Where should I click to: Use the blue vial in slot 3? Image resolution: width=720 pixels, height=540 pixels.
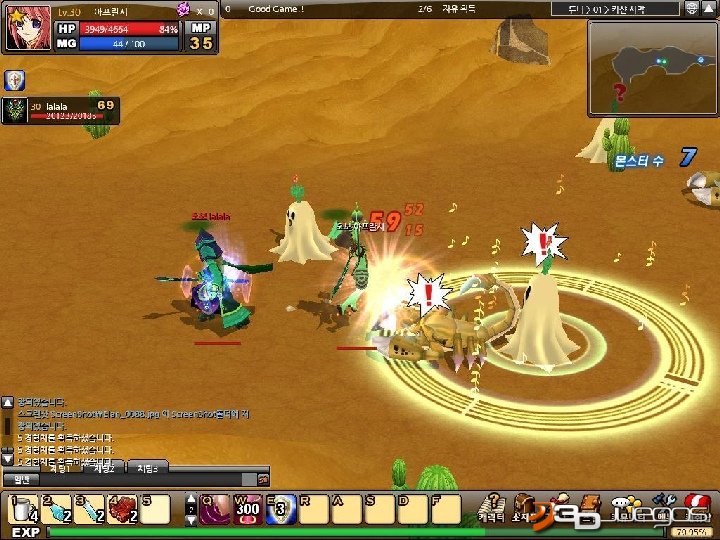pyautogui.click(x=89, y=509)
